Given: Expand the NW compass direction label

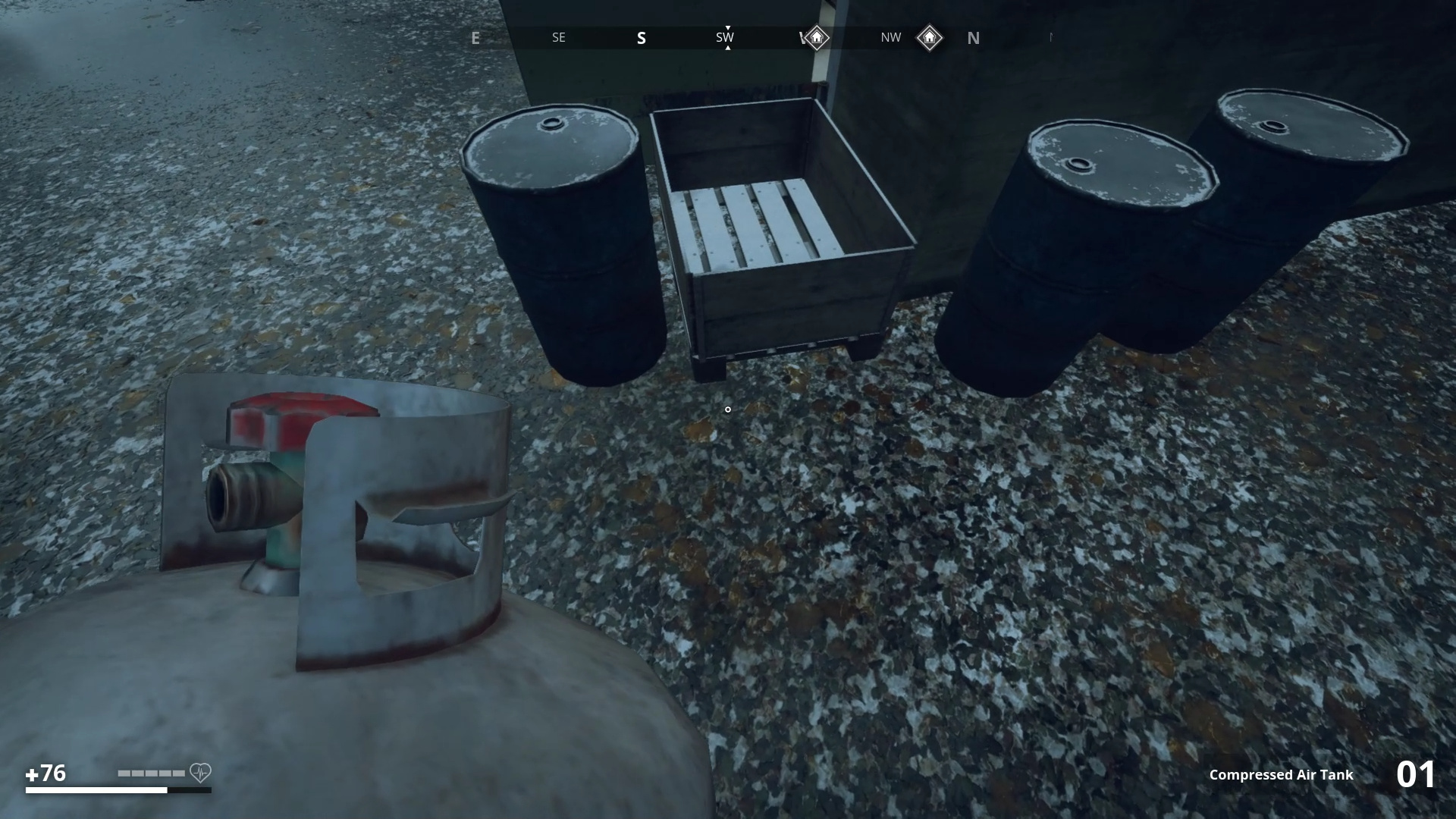Looking at the screenshot, I should (890, 37).
